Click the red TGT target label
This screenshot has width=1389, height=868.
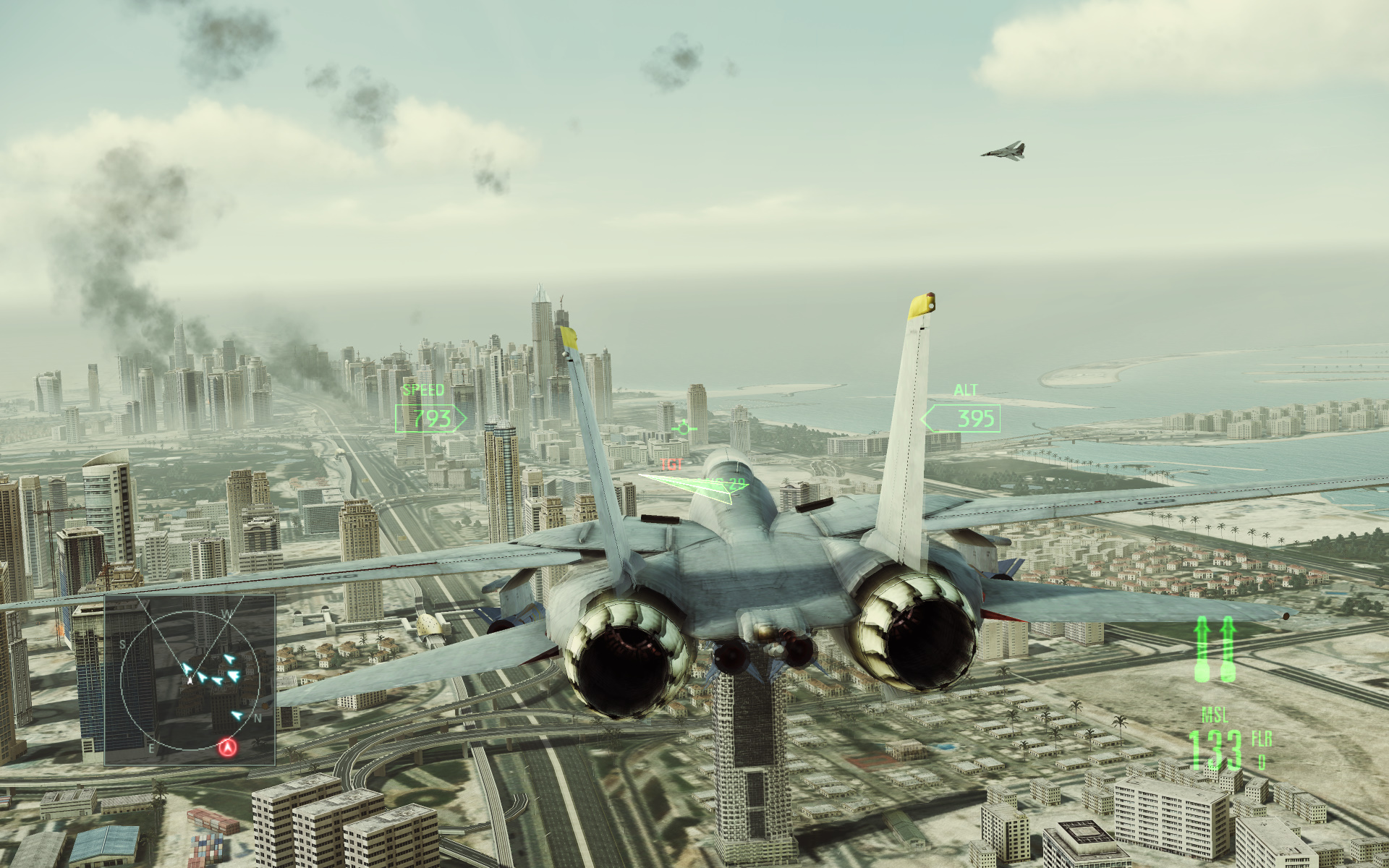tap(671, 464)
